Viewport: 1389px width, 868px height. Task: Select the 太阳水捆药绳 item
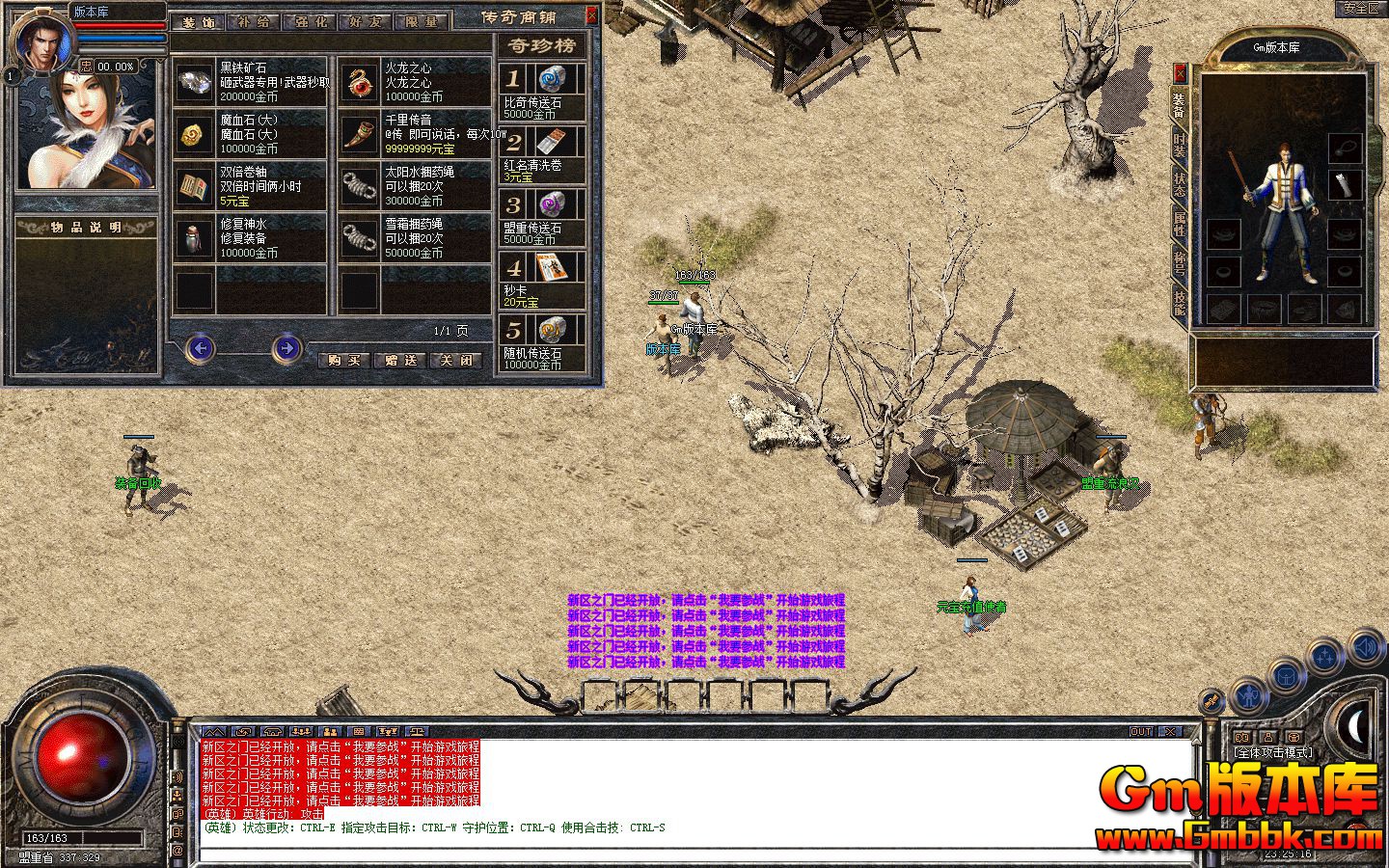(416, 186)
